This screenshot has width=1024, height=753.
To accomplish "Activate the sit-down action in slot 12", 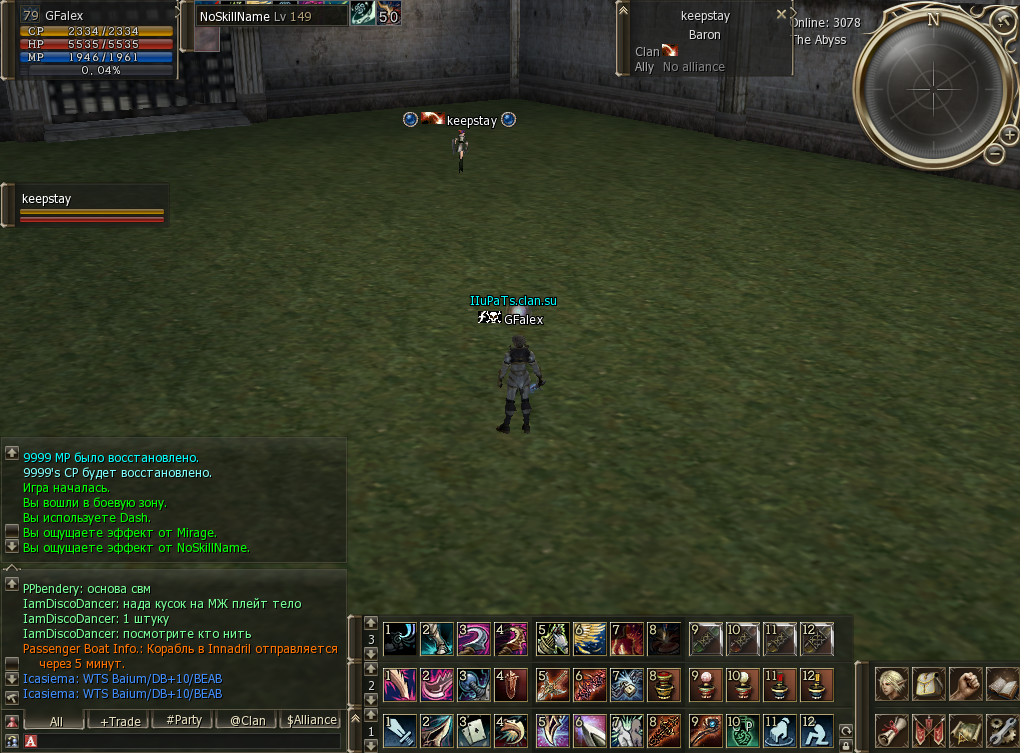I will point(816,731).
